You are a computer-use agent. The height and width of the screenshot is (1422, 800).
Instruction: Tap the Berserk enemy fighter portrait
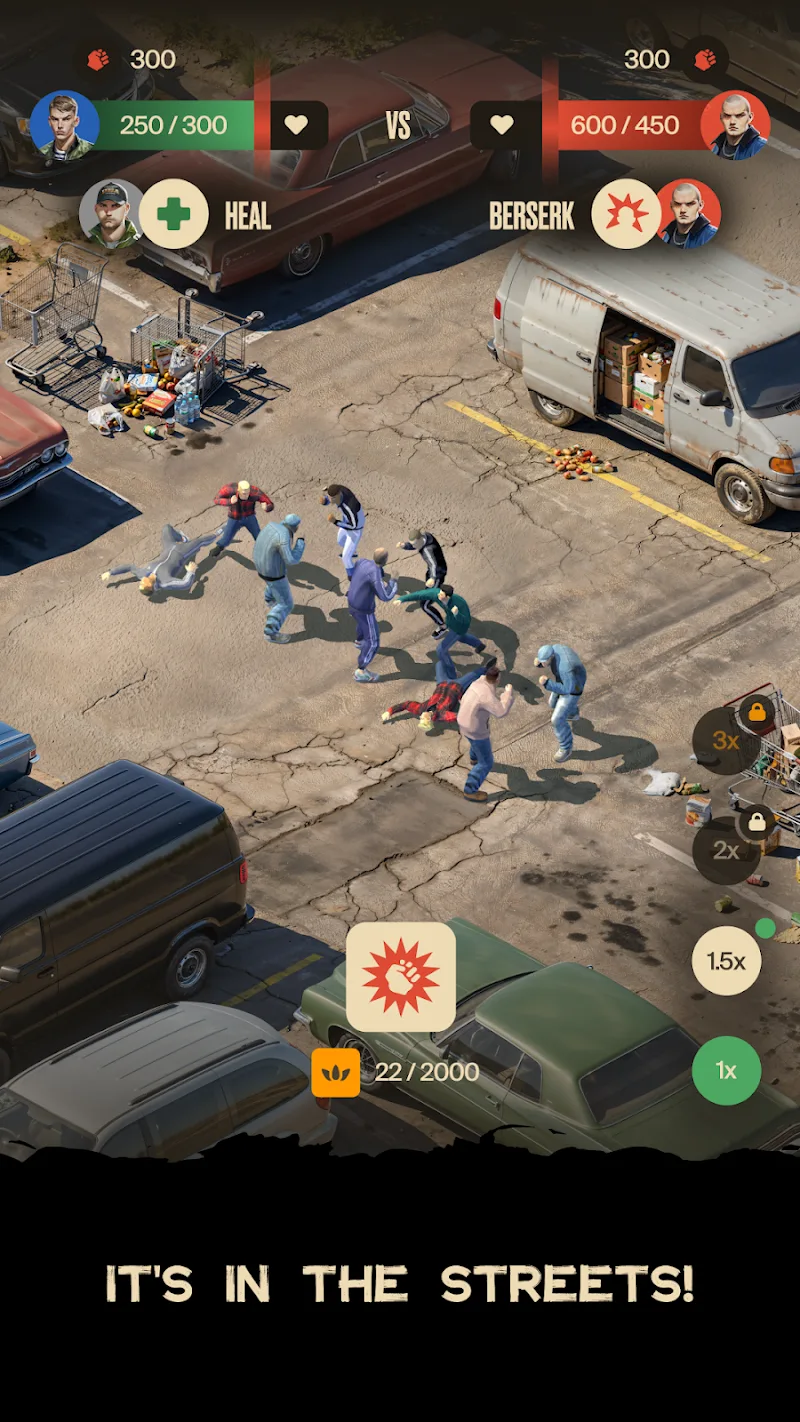pos(688,214)
